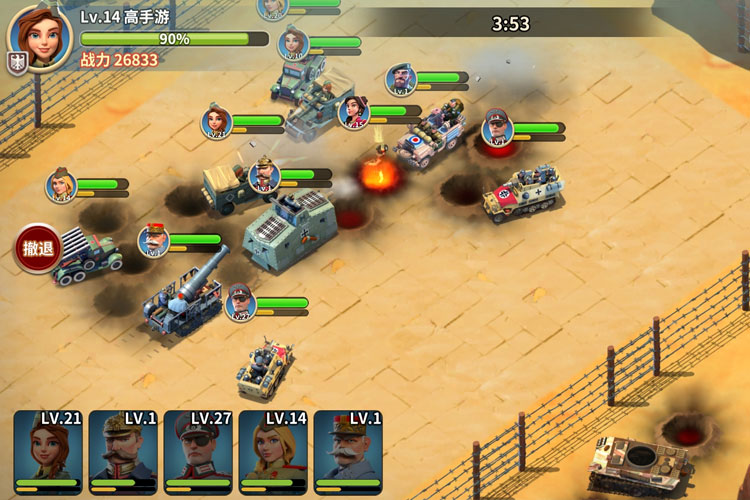
Task: Pick the Lv.14 blonde woman commander card
Action: pos(273,451)
